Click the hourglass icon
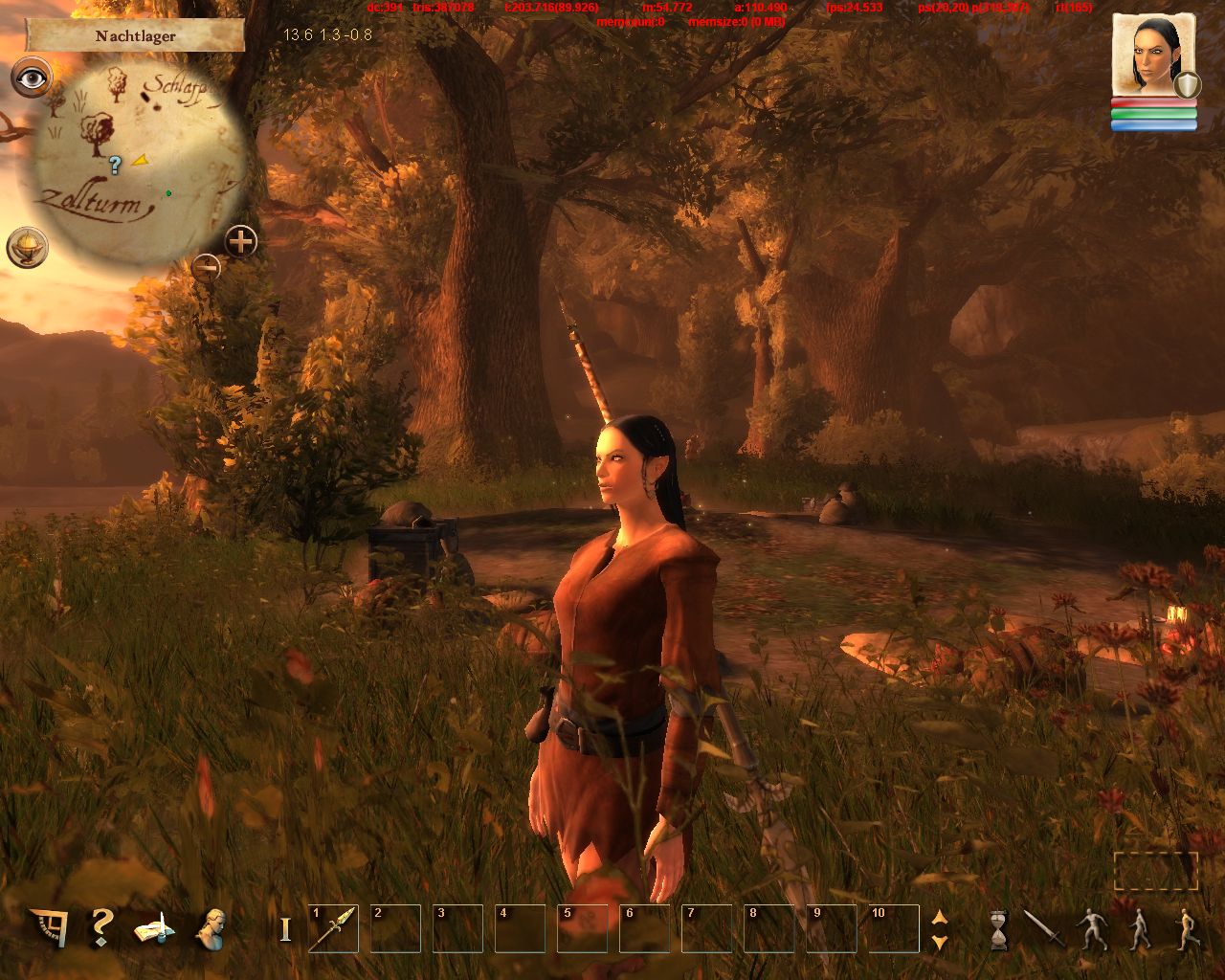This screenshot has width=1225, height=980. pos(999,929)
